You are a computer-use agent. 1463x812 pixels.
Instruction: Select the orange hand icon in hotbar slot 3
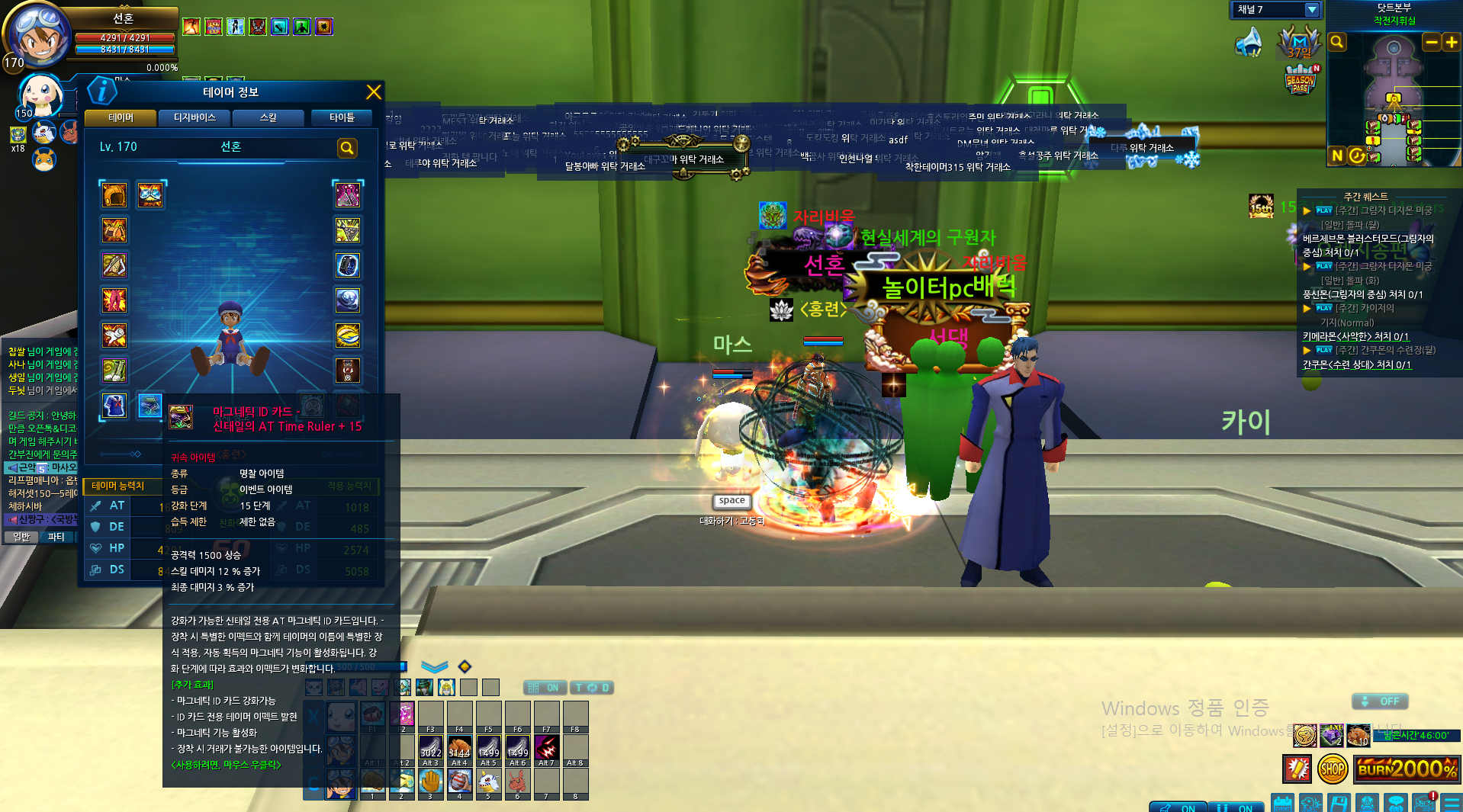(x=430, y=782)
